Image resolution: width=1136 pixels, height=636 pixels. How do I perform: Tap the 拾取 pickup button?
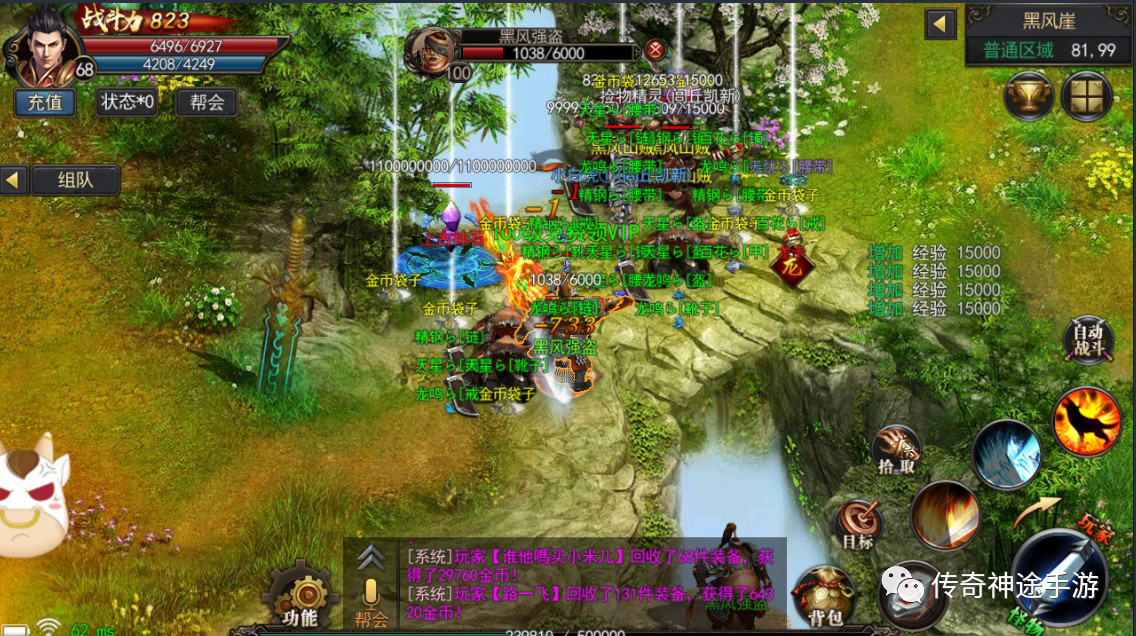pyautogui.click(x=896, y=452)
